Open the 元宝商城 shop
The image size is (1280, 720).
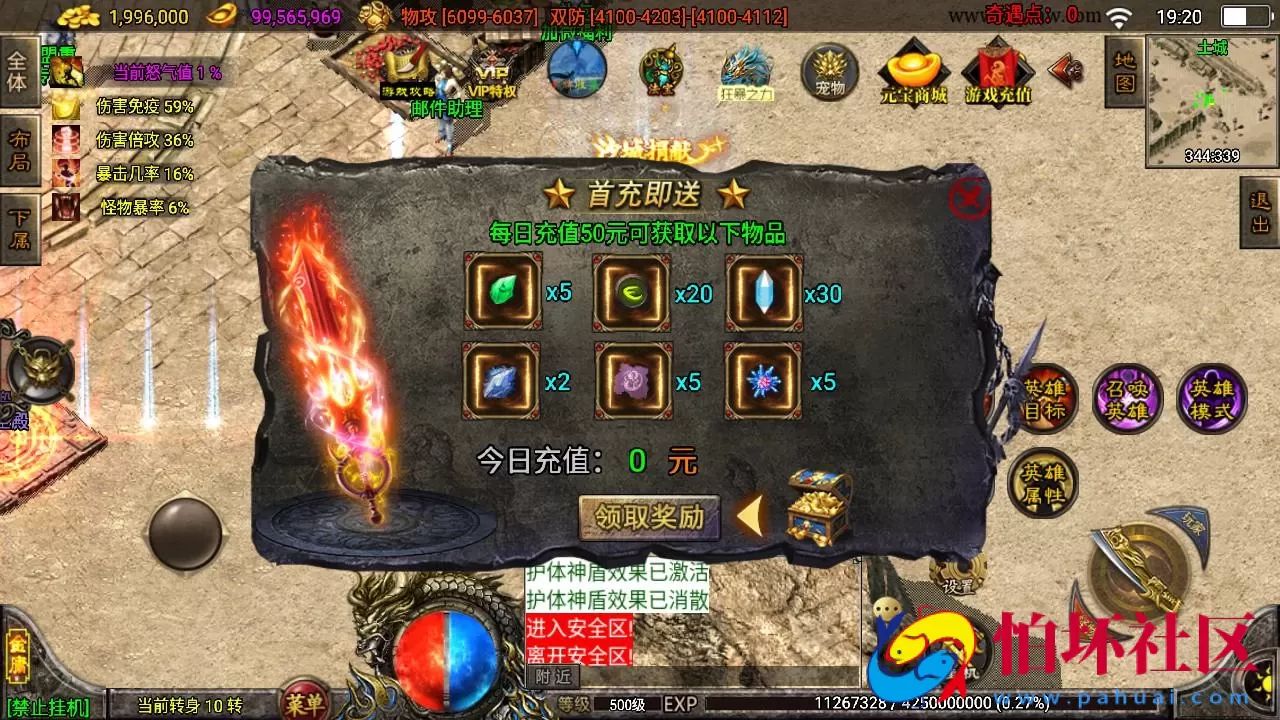pos(914,72)
